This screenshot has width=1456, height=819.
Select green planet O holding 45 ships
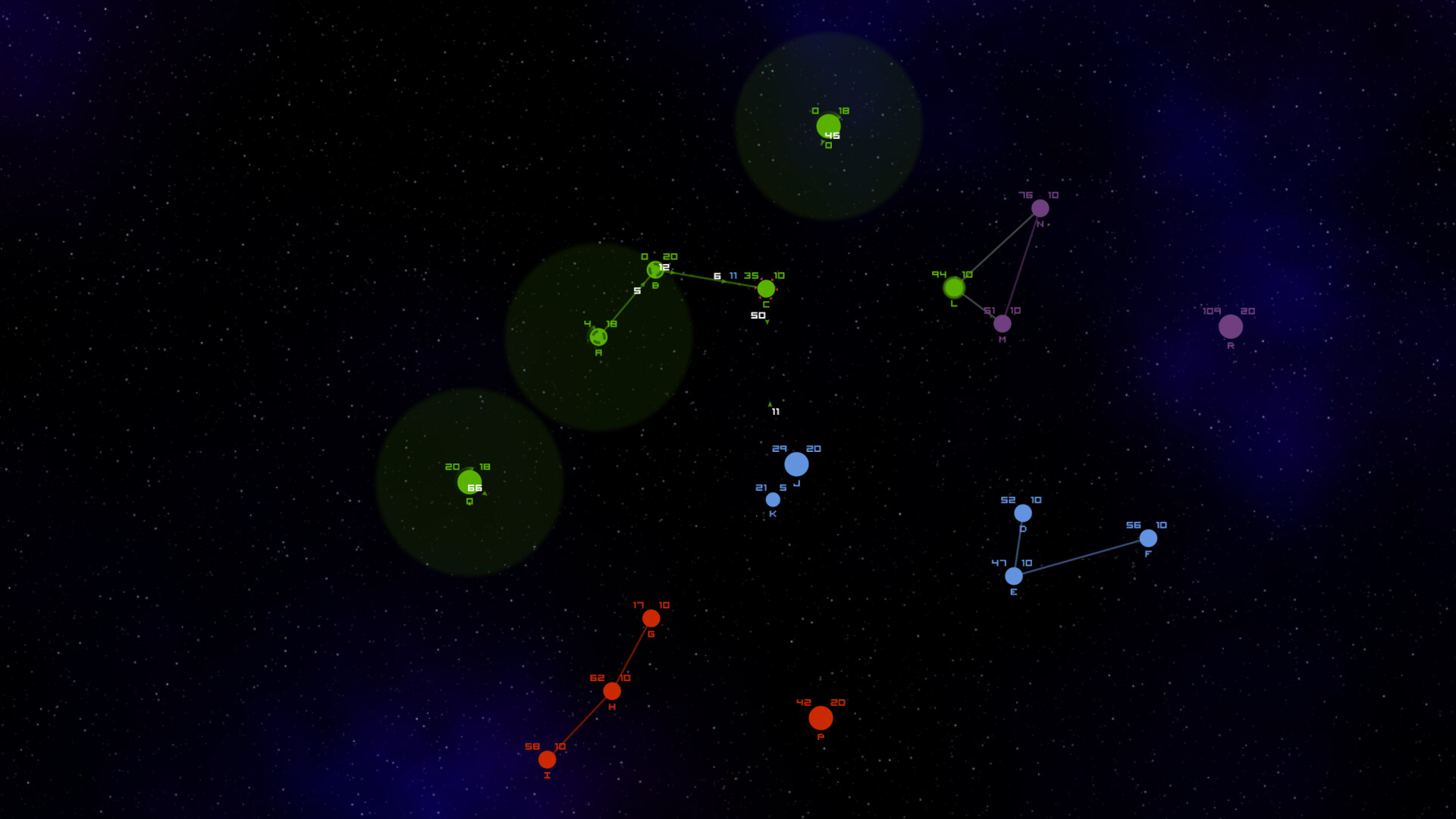(x=828, y=121)
